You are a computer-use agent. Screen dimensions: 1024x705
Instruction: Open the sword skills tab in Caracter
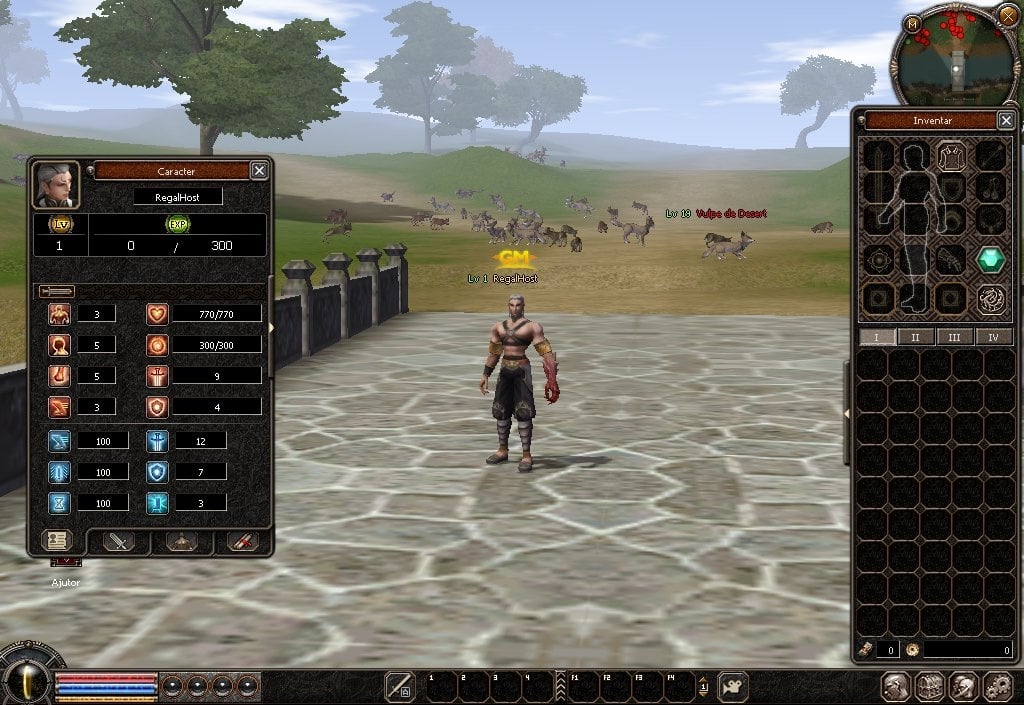point(120,541)
